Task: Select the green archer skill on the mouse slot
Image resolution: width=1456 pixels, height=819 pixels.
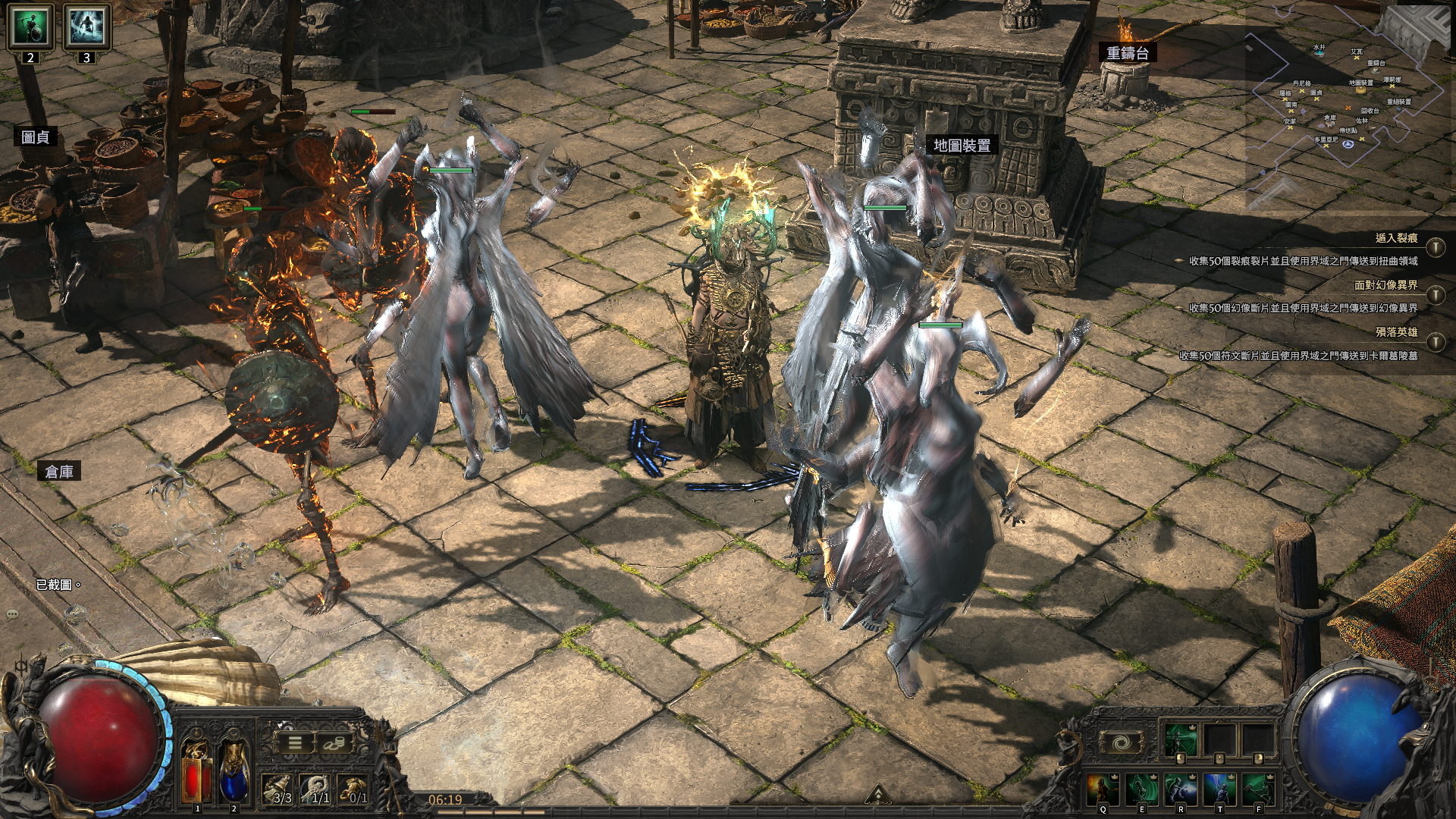Action: pyautogui.click(x=1181, y=740)
